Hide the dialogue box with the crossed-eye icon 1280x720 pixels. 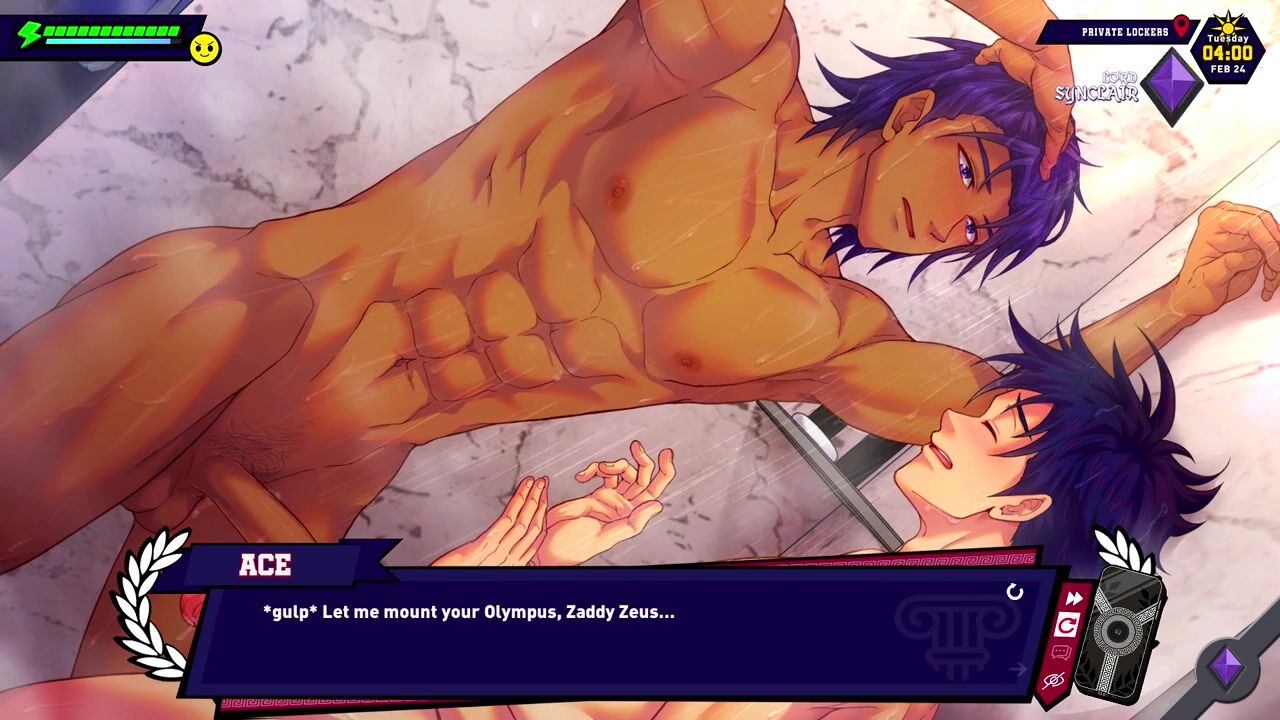(1053, 681)
